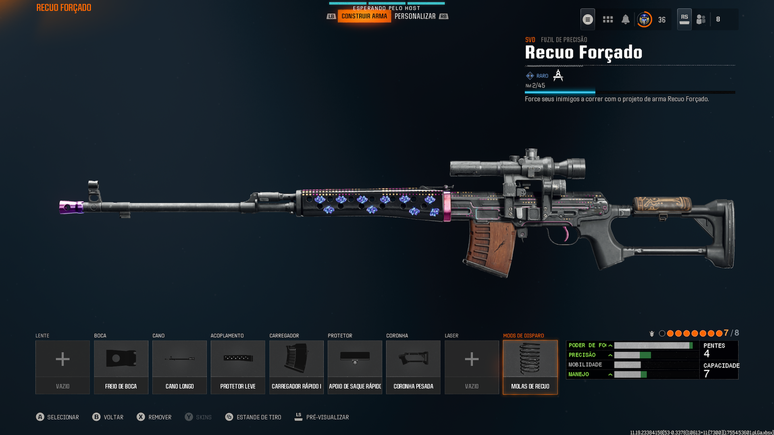The width and height of the screenshot is (774, 435).
Task: Select the Cano Longo barrel slot
Action: [x=179, y=366]
